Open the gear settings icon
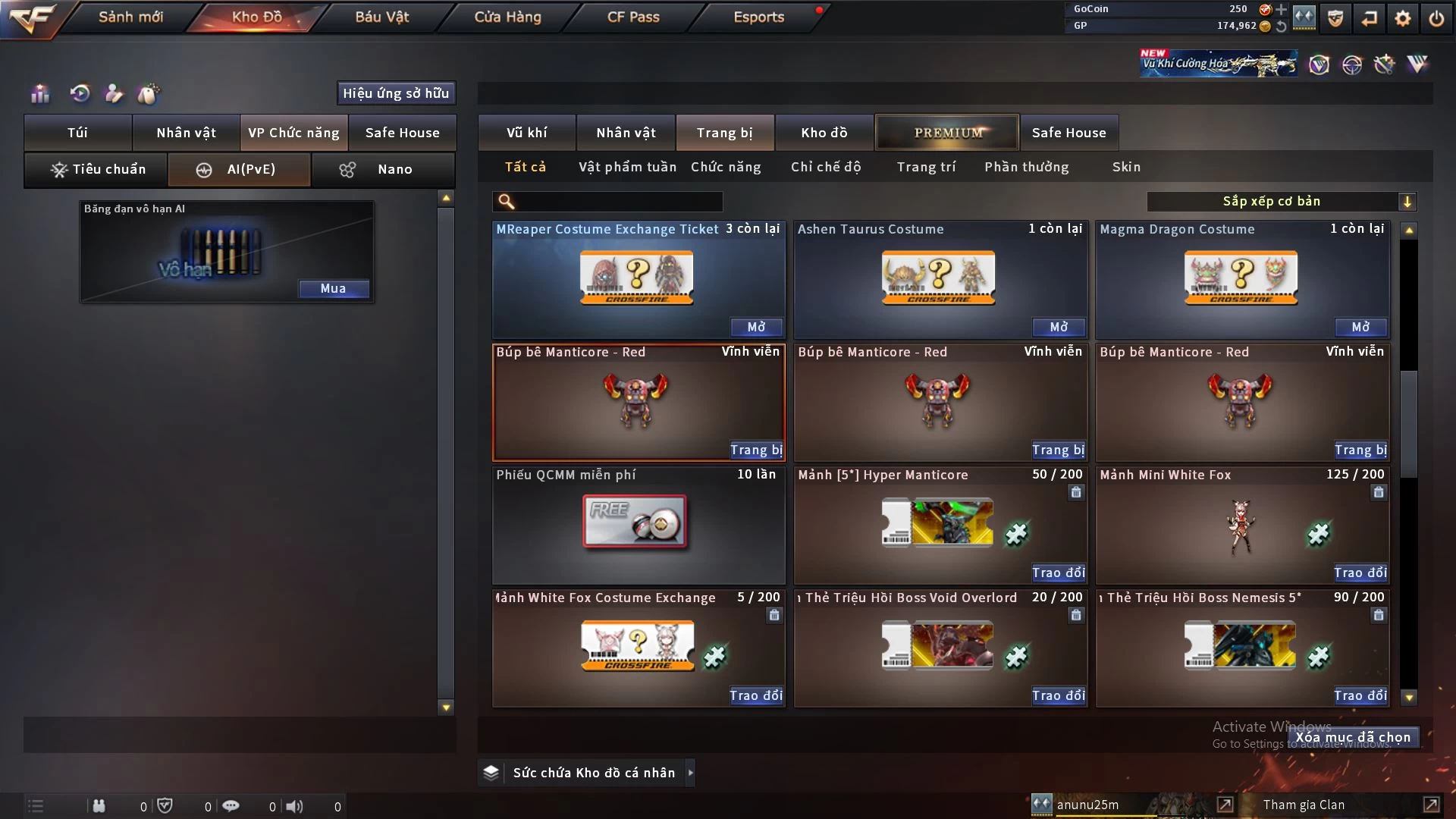 pos(1403,18)
